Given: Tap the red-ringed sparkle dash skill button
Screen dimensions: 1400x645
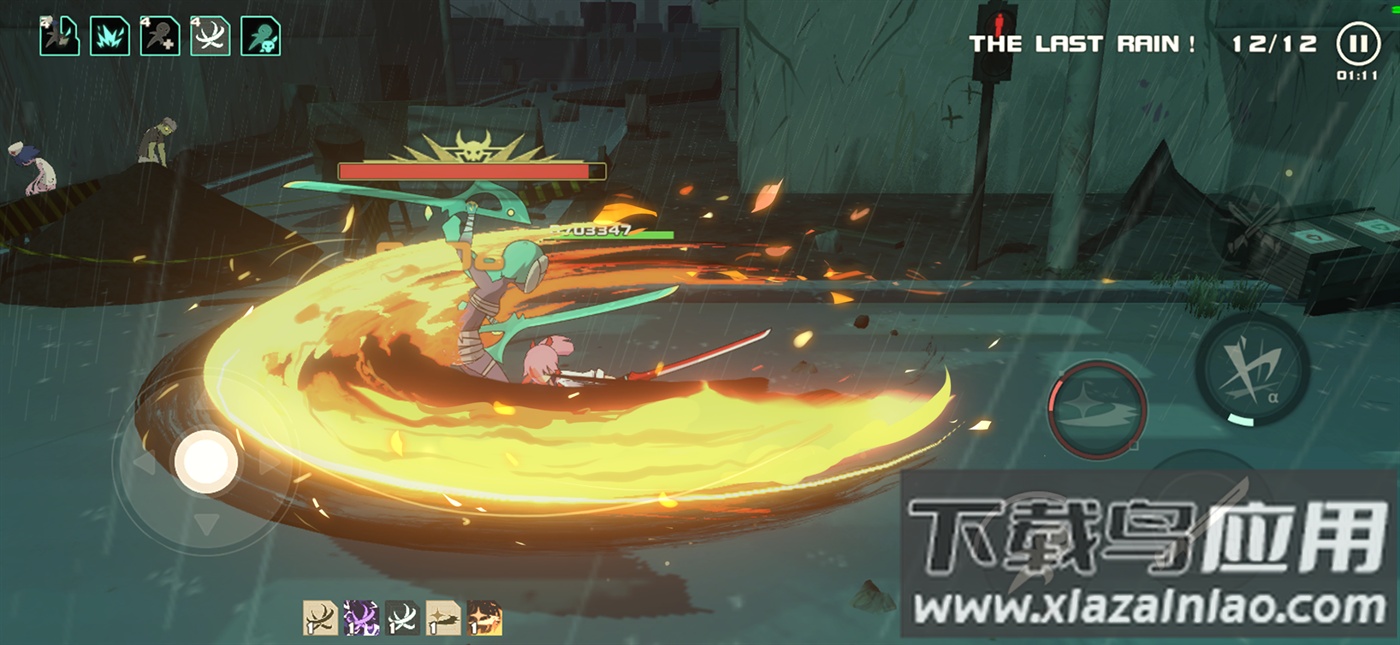Looking at the screenshot, I should [x=1097, y=410].
